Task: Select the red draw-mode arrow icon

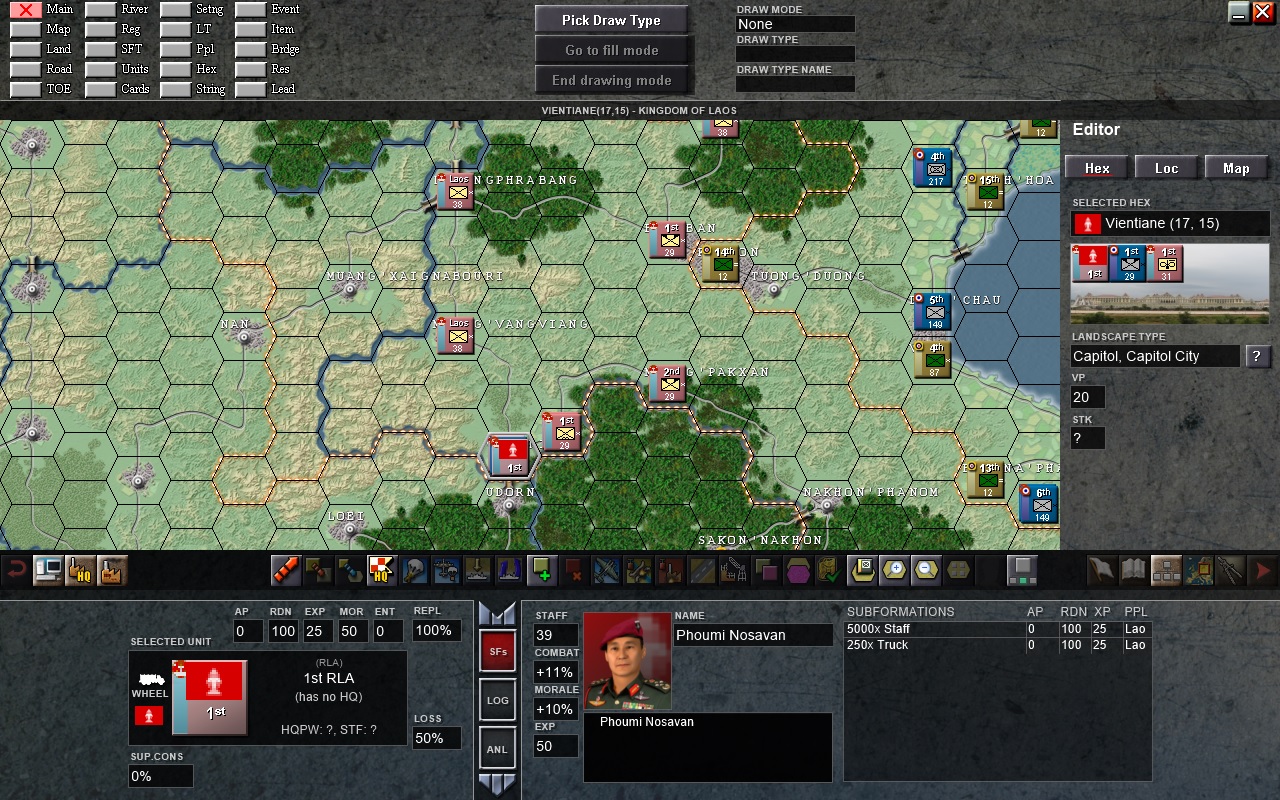Action: pyautogui.click(x=287, y=570)
